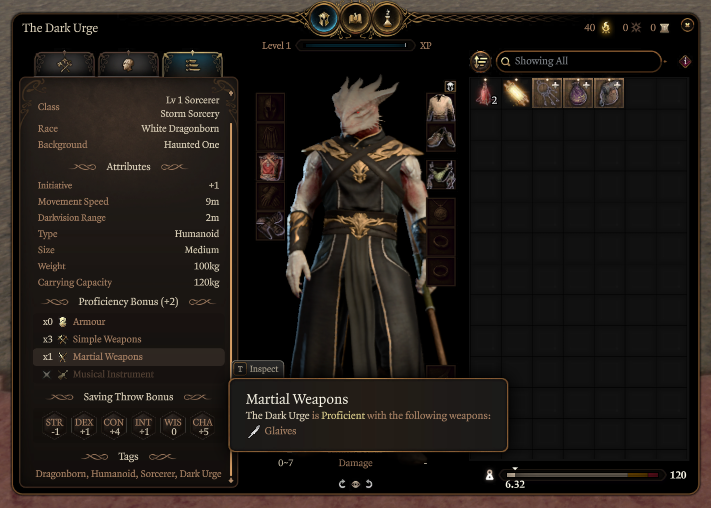Viewport: 711px width, 508px height.
Task: Select the Armour proficiency row
Action: click(89, 322)
